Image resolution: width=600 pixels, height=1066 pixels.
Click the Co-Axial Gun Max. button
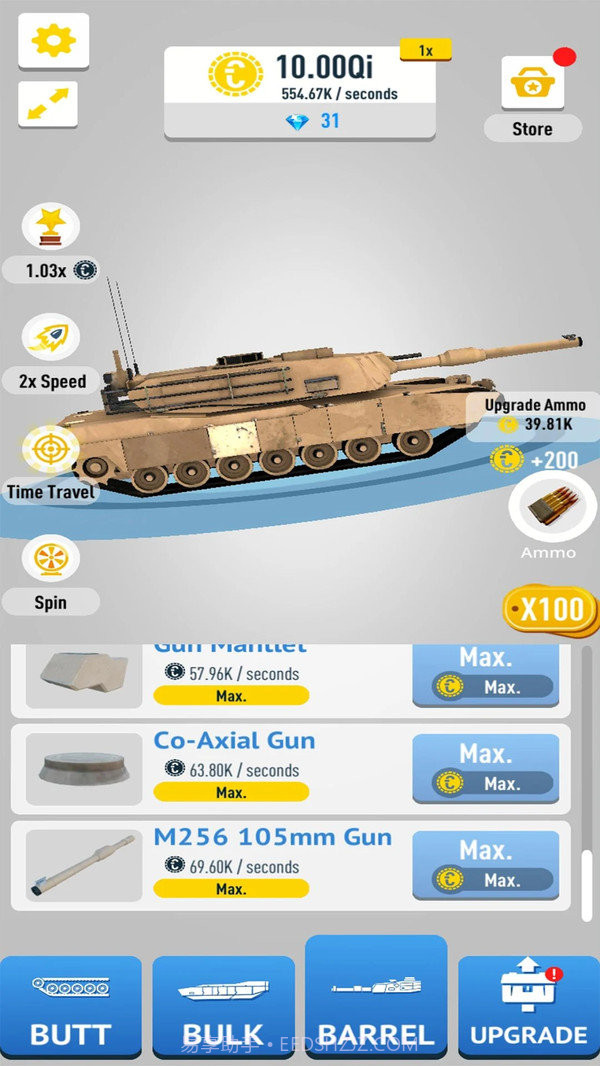coord(486,768)
